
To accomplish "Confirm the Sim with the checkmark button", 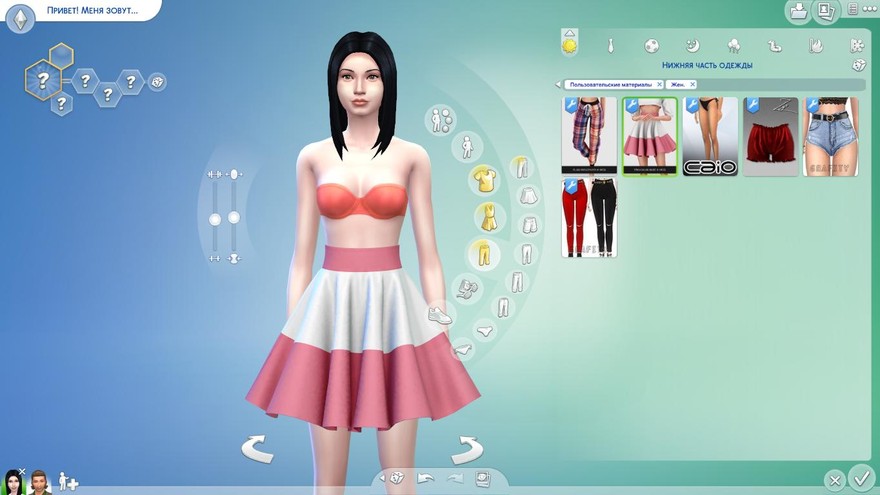I will point(860,477).
